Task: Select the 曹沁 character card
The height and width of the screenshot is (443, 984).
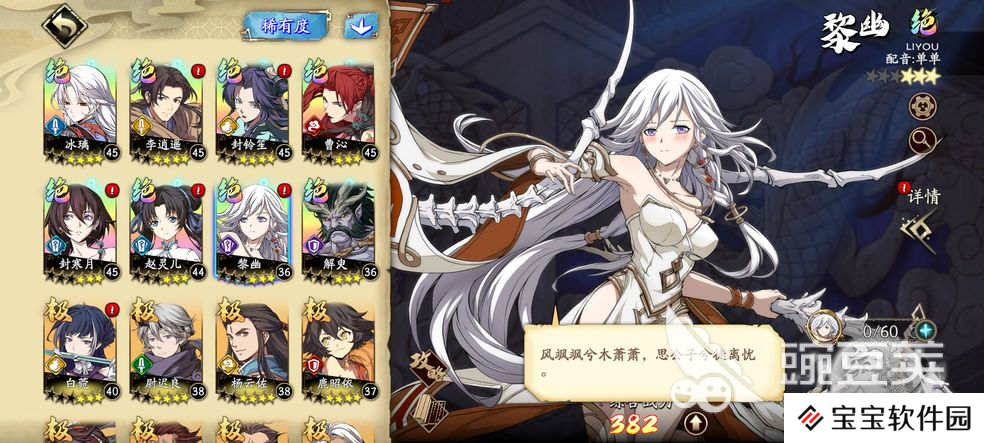Action: tap(338, 110)
